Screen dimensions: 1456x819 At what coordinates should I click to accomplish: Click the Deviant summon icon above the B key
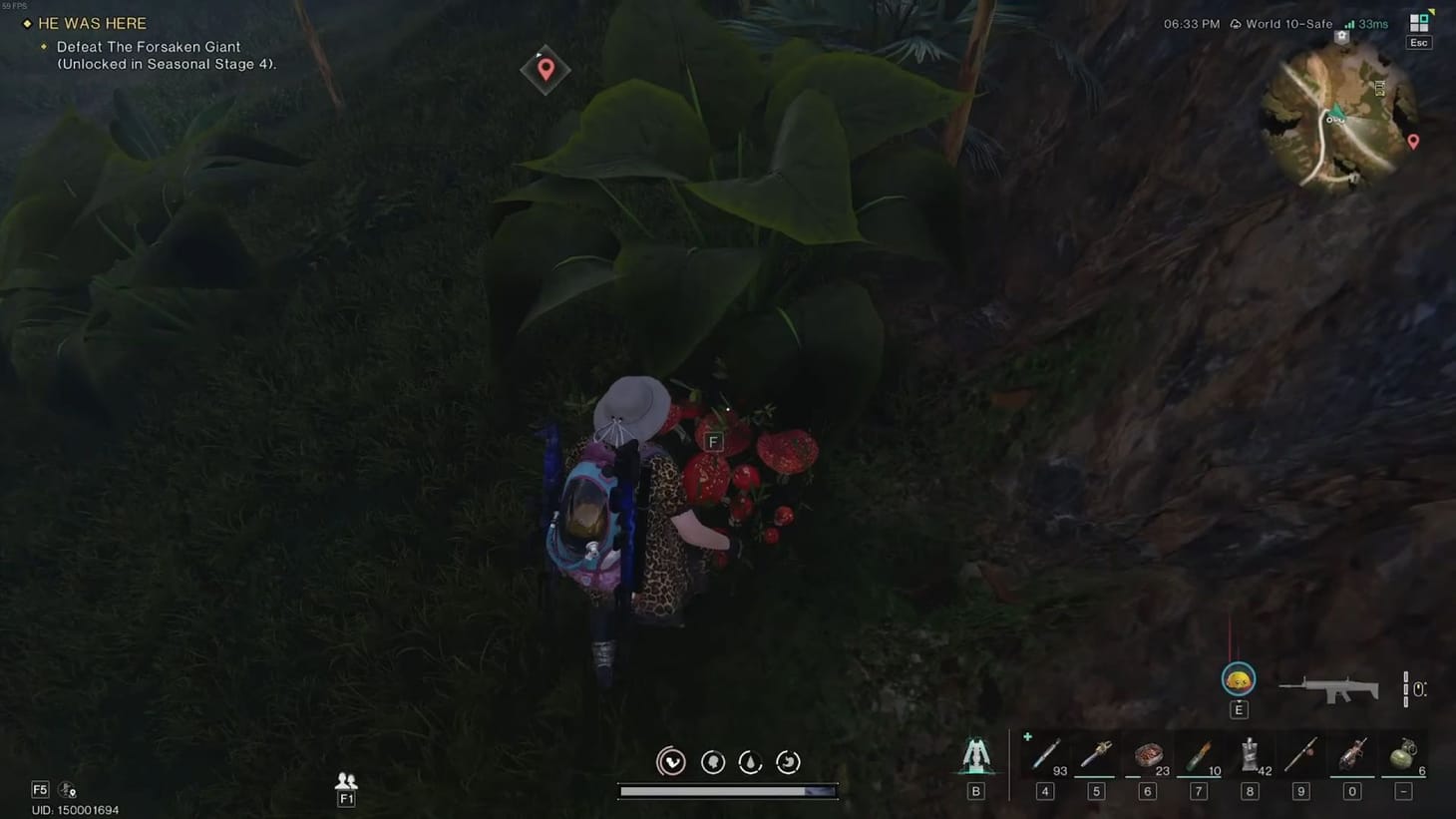[974, 758]
